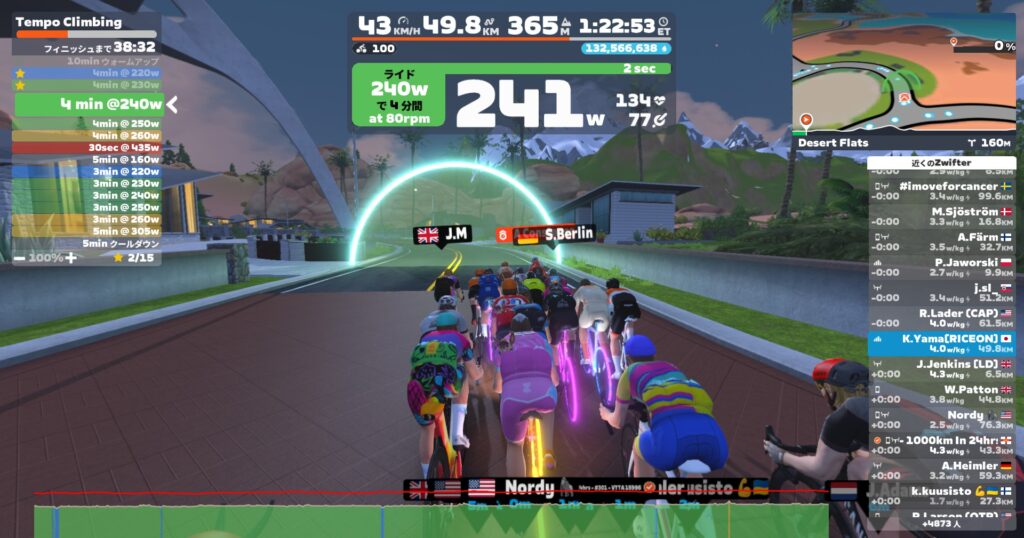This screenshot has height=538, width=1024.
Task: Select the highlighted K.Yama[RICEON] row
Action: point(940,344)
